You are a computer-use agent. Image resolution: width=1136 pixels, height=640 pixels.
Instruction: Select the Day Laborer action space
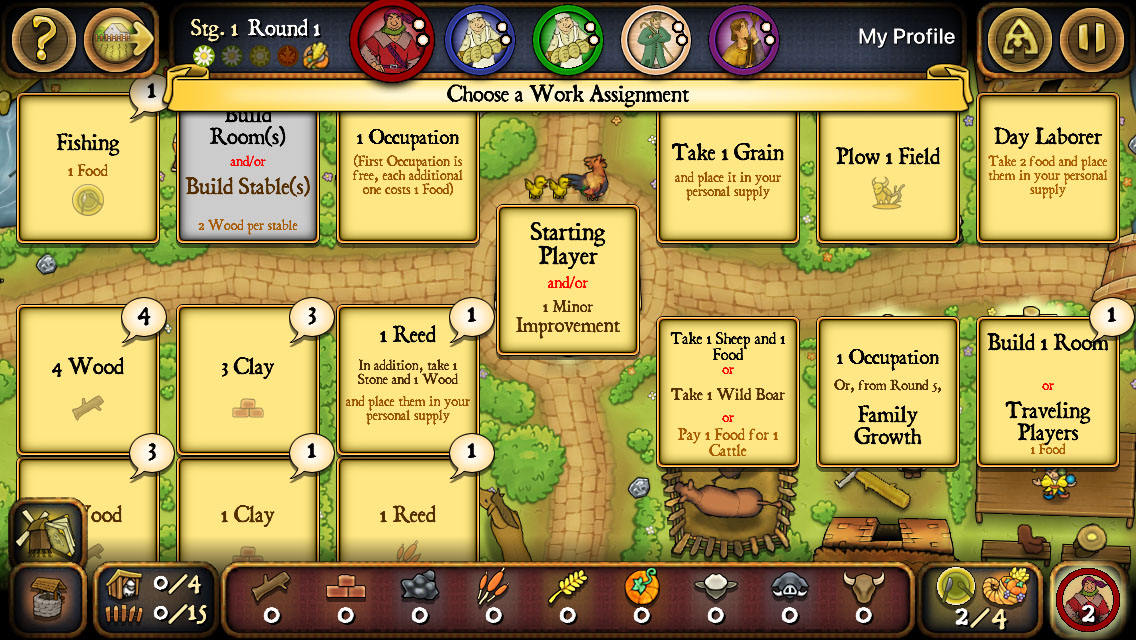[x=1047, y=168]
